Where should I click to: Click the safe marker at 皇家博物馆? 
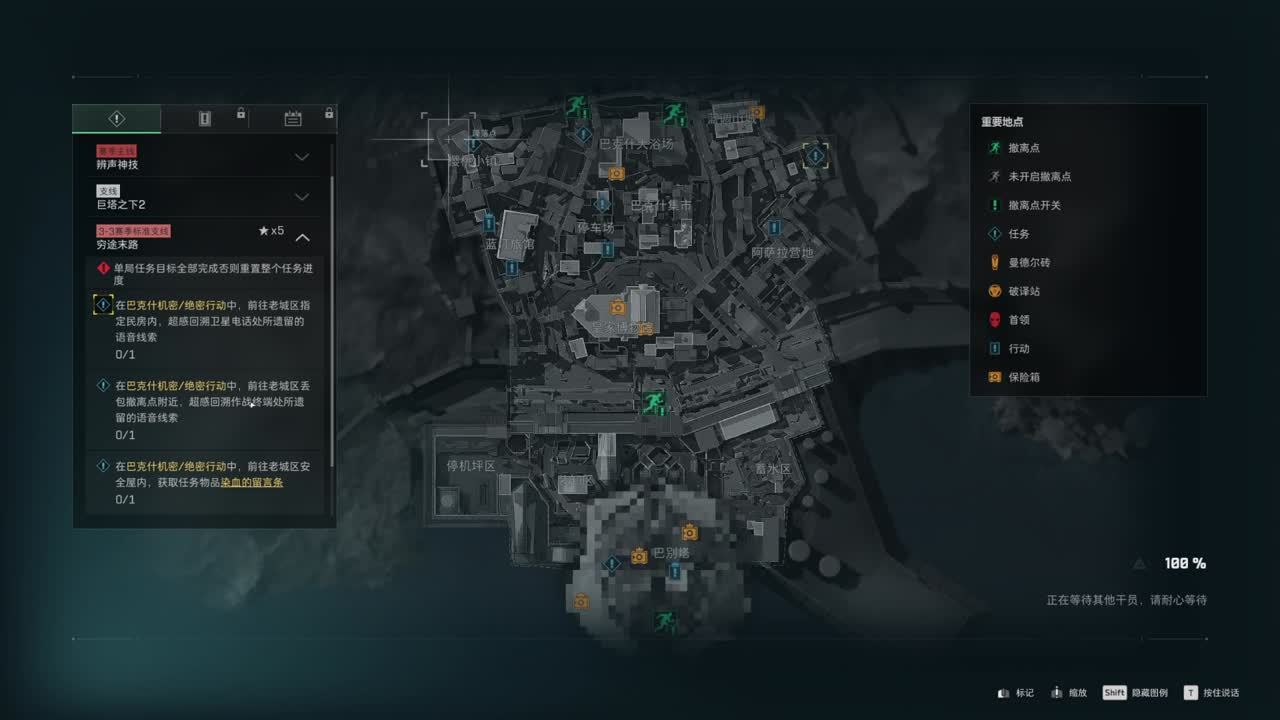pyautogui.click(x=618, y=307)
